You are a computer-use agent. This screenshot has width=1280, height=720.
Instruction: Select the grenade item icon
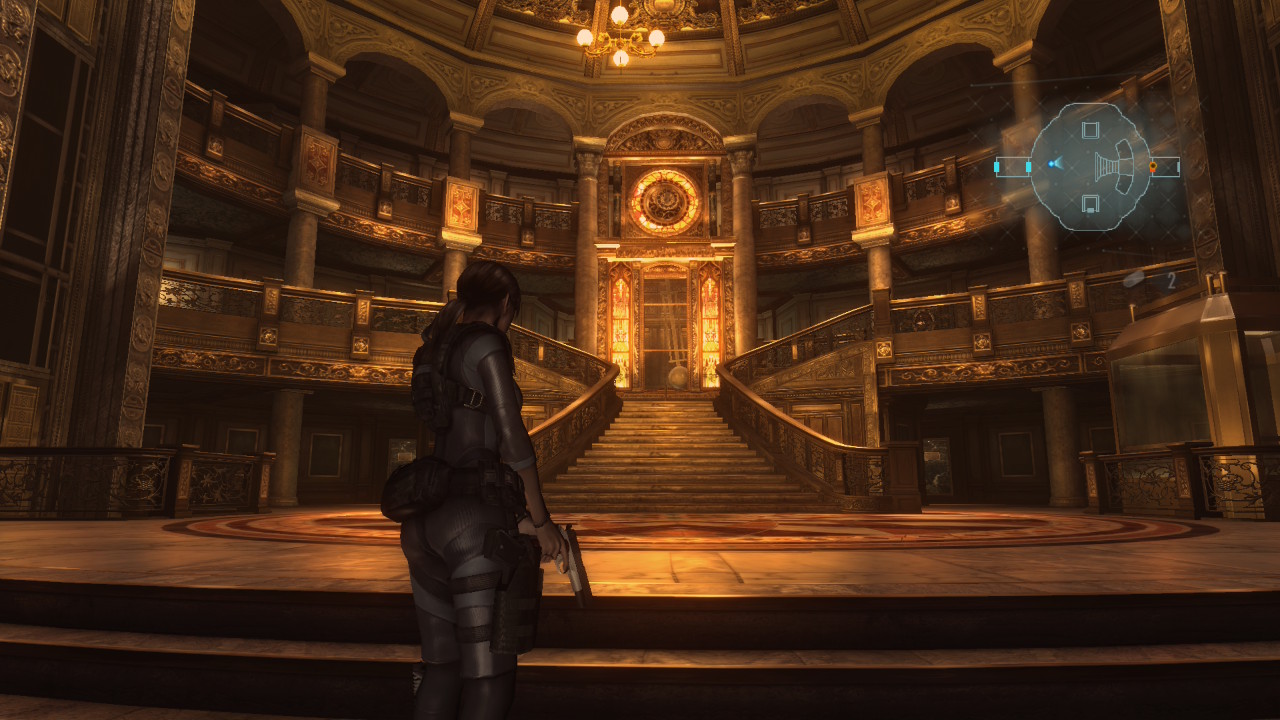[x=1134, y=280]
